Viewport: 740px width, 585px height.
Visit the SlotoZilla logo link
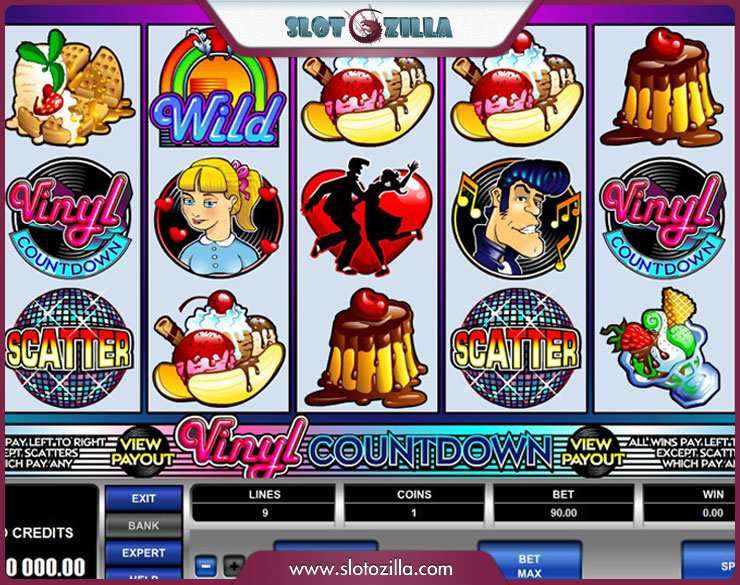370,27
